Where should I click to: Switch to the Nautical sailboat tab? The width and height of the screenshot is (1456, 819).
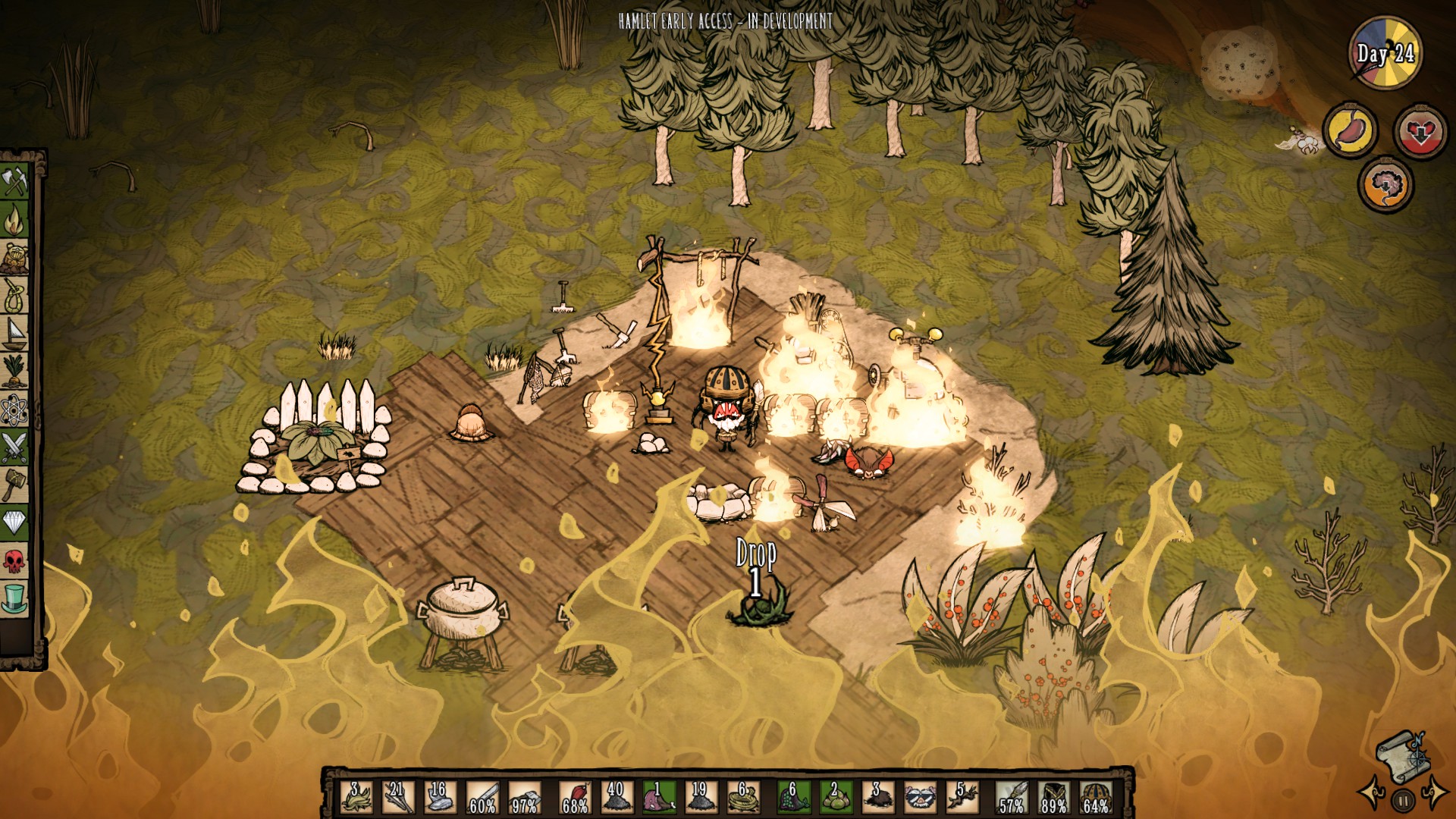pos(14,334)
